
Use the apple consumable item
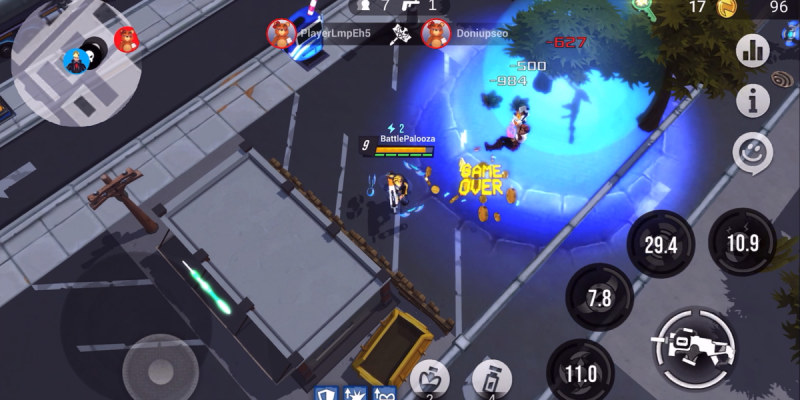pyautogui.click(x=430, y=381)
